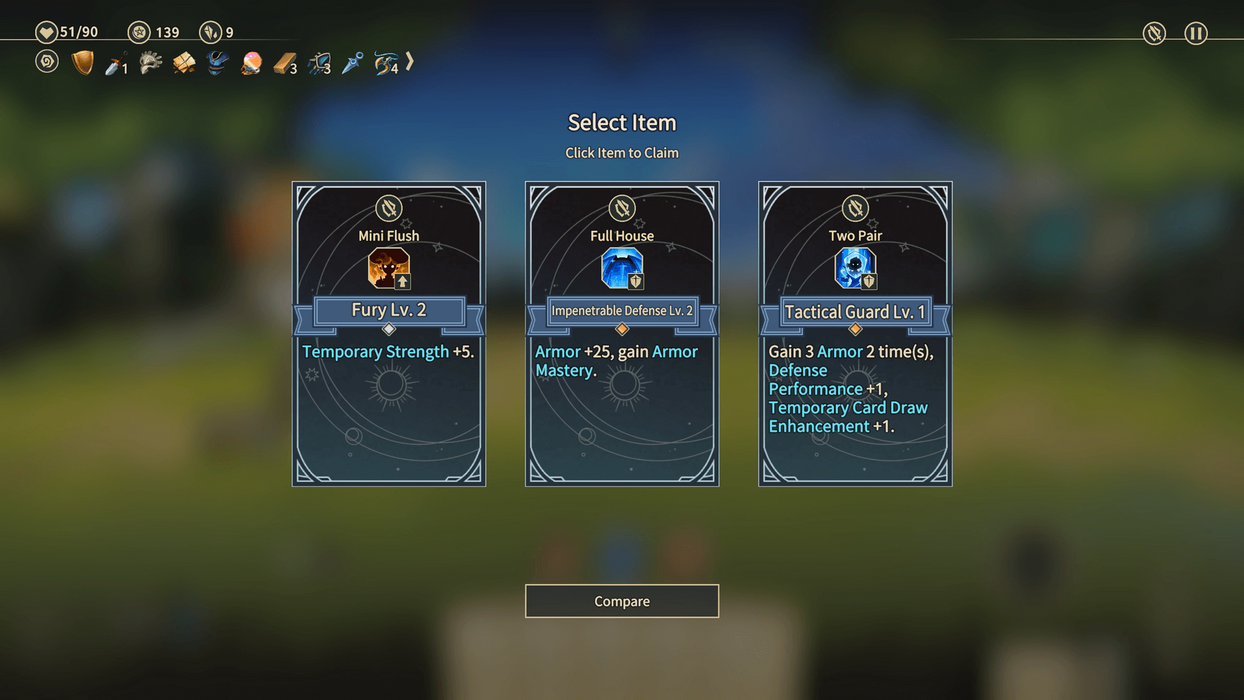Select the Tactical Guard Lv. 1 card
Image resolution: width=1244 pixels, height=700 pixels.
click(855, 333)
